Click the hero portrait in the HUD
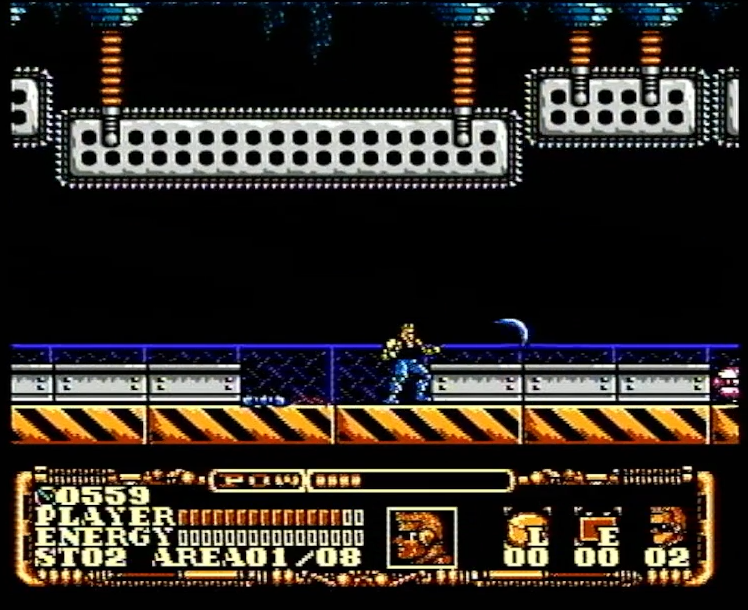 (421, 537)
